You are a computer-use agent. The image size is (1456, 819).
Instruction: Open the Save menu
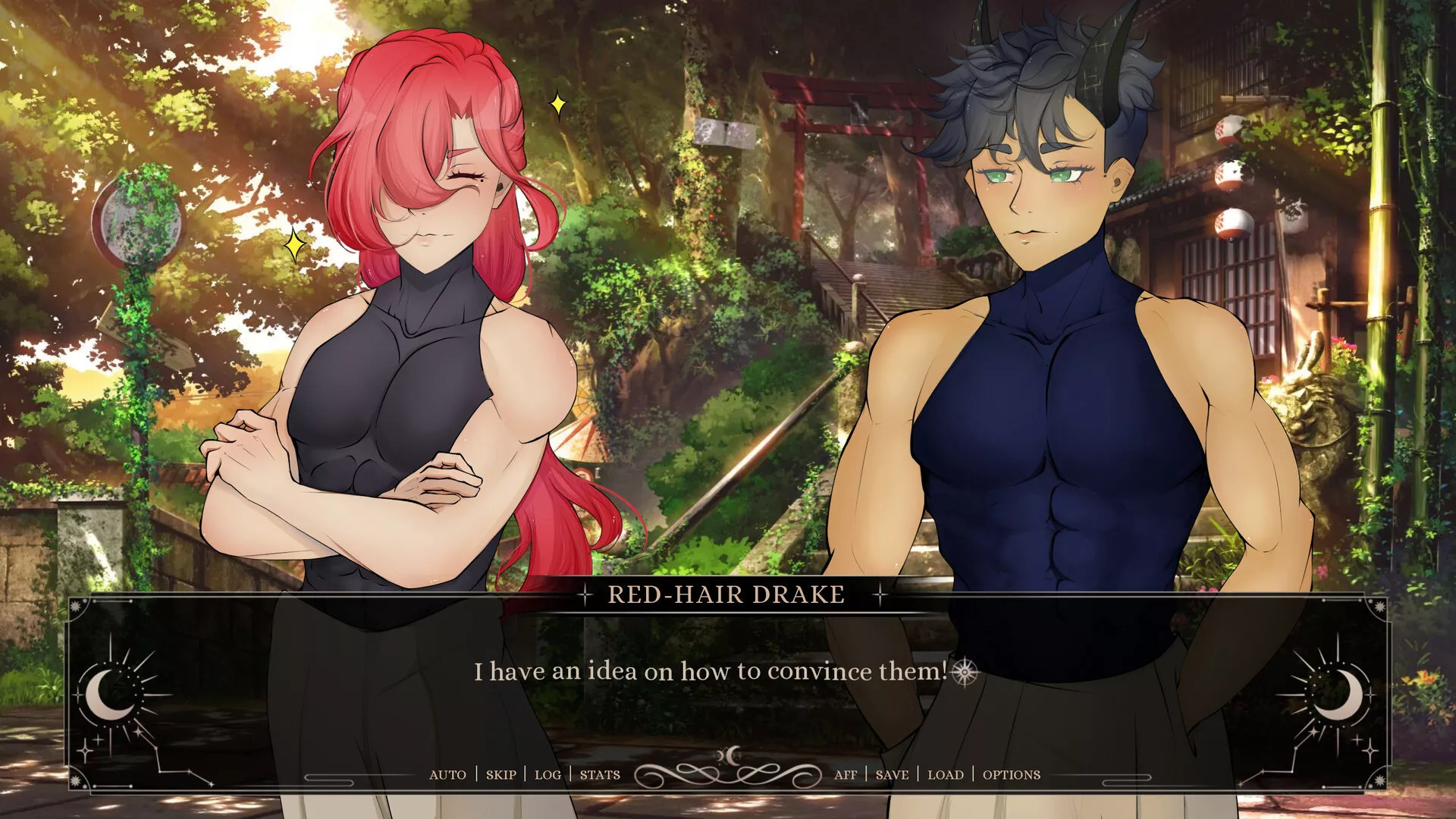click(x=892, y=774)
